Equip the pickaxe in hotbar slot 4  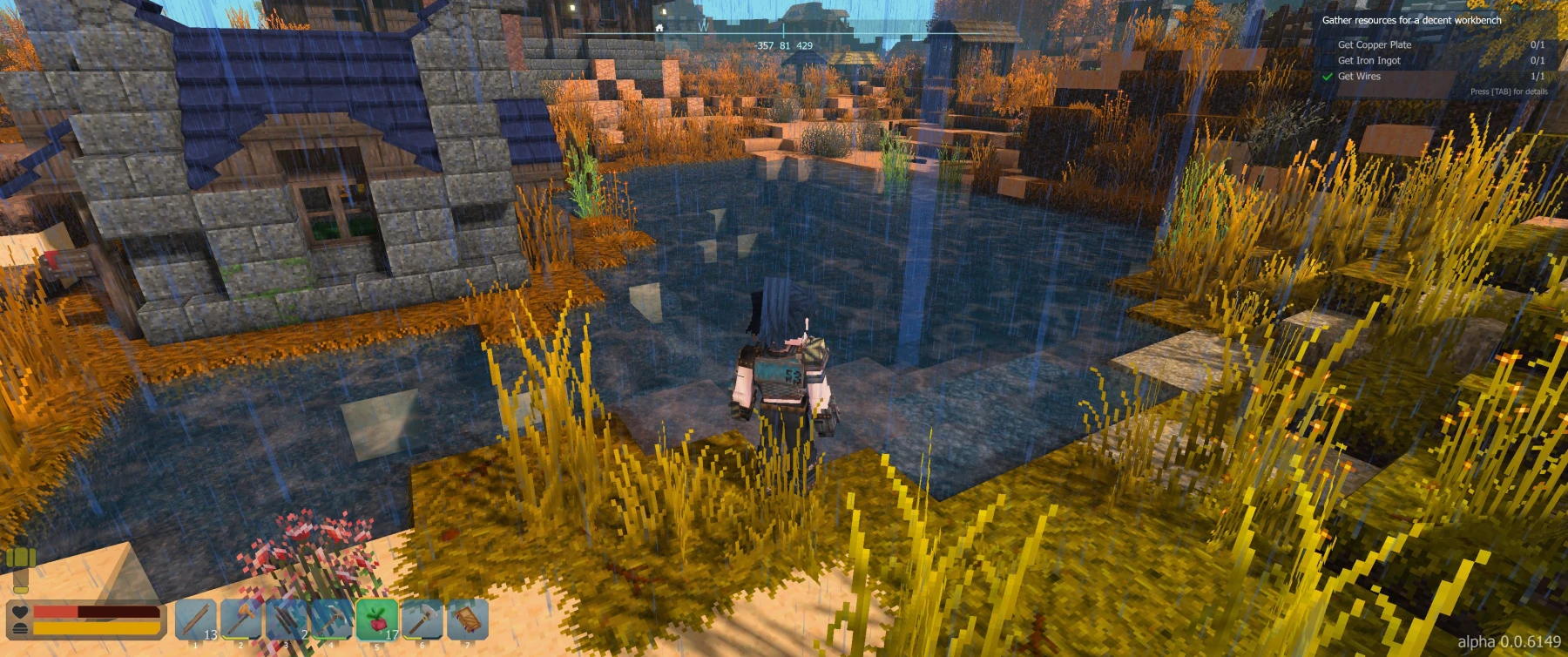[332, 620]
